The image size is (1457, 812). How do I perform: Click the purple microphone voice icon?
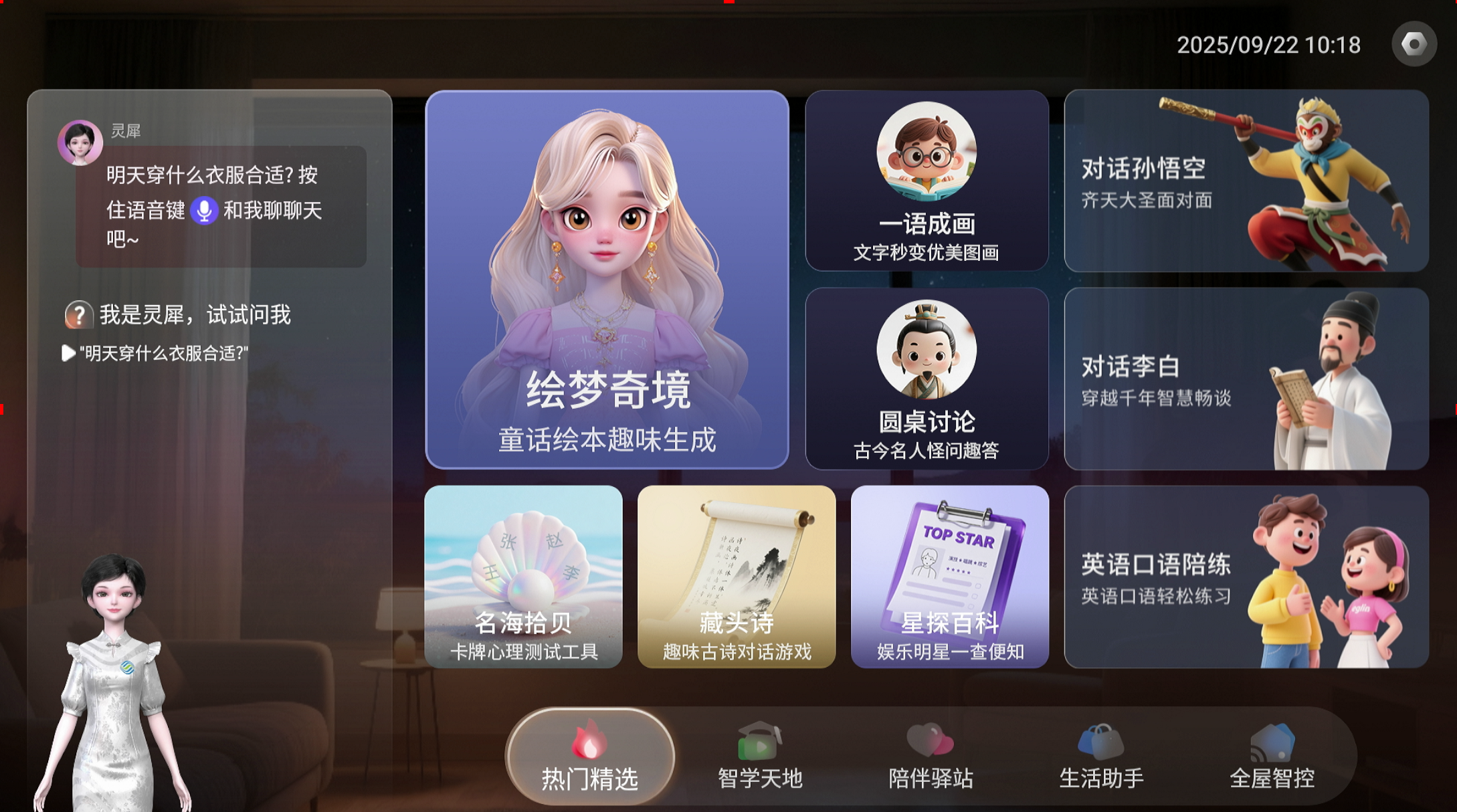point(204,211)
